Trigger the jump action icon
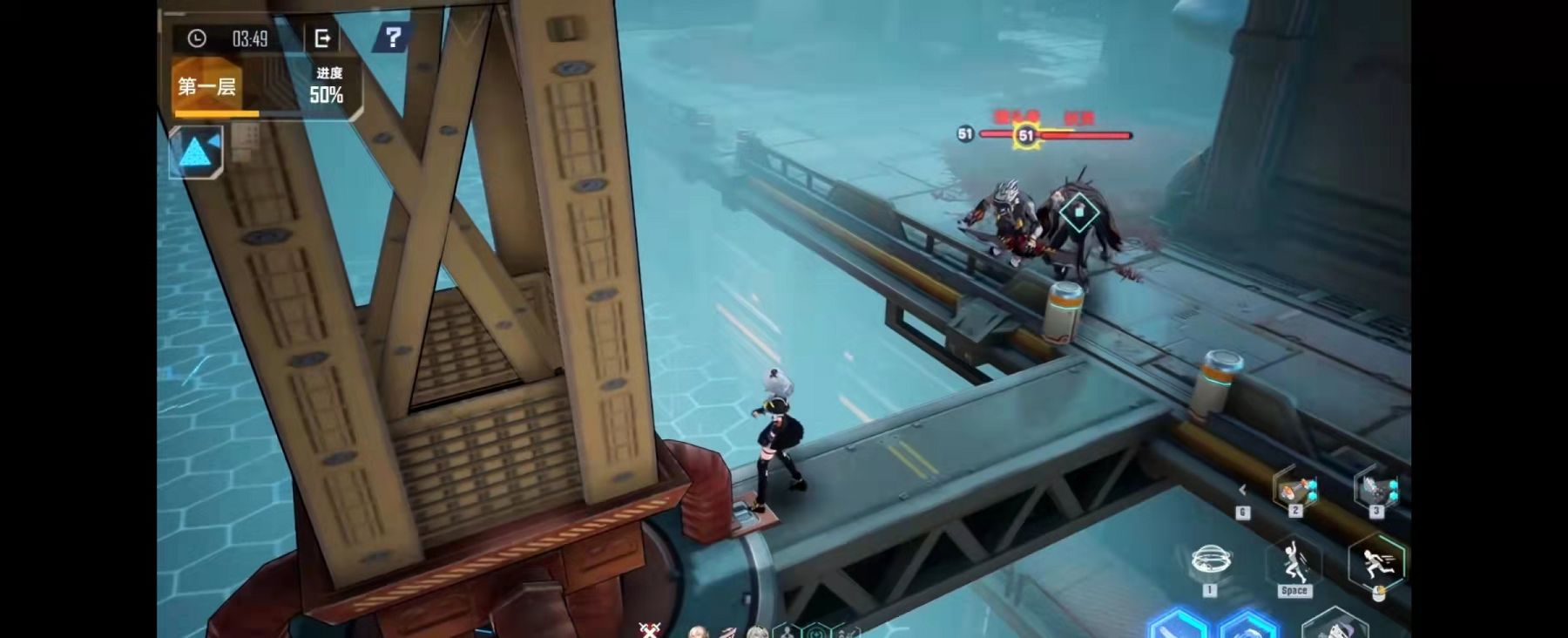 coord(1294,562)
